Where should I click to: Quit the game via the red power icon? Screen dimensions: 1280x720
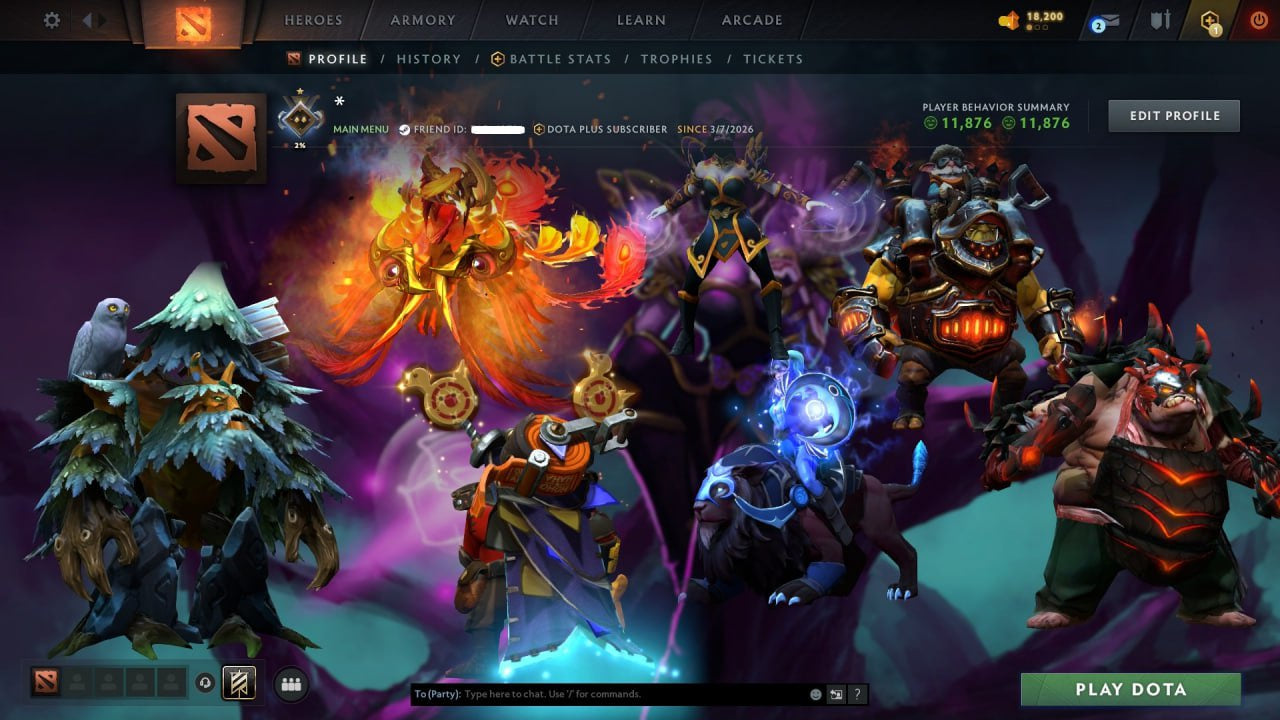[x=1258, y=18]
